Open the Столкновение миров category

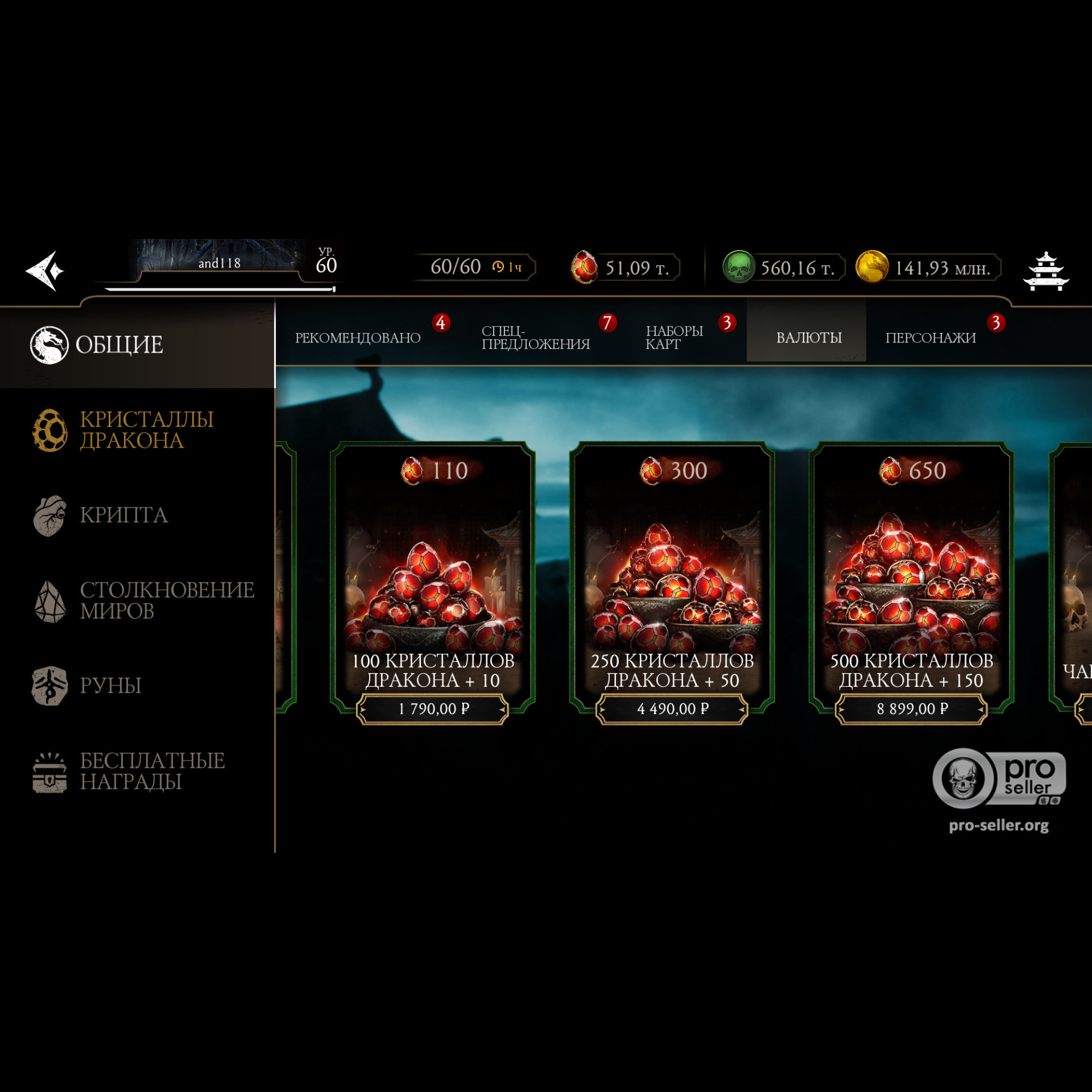pos(166,600)
